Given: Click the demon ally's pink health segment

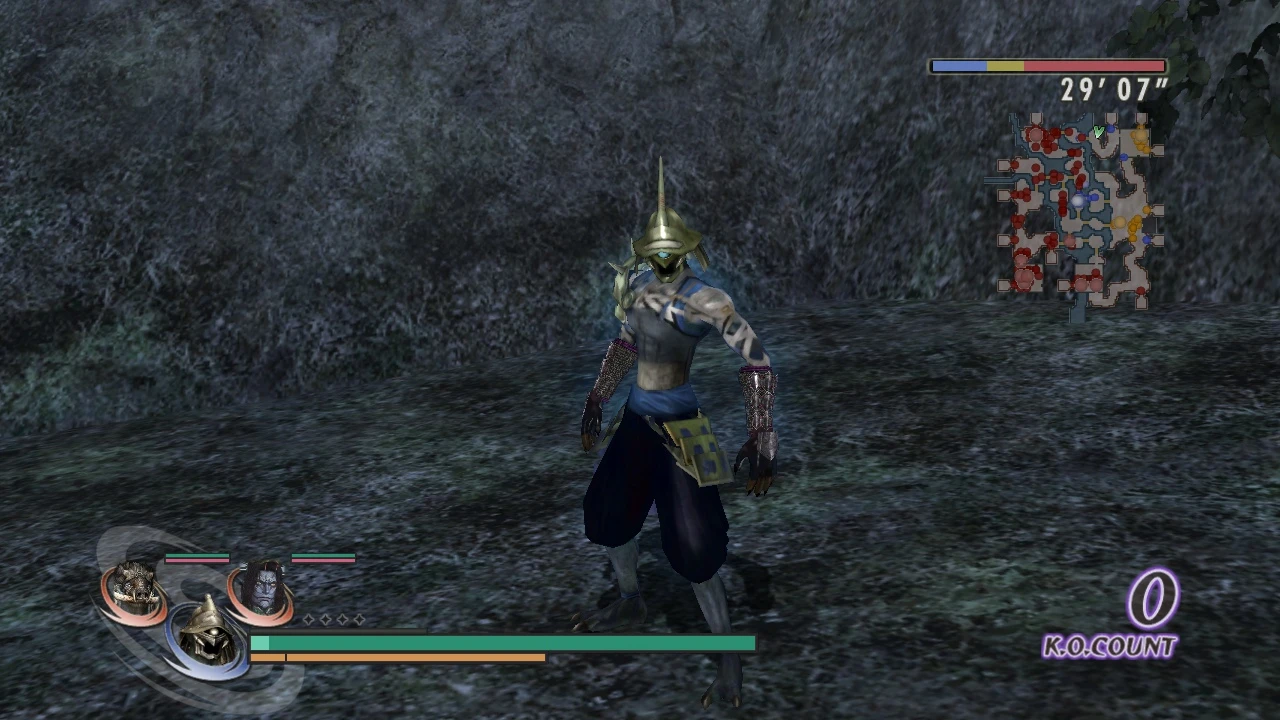Looking at the screenshot, I should click(x=322, y=560).
